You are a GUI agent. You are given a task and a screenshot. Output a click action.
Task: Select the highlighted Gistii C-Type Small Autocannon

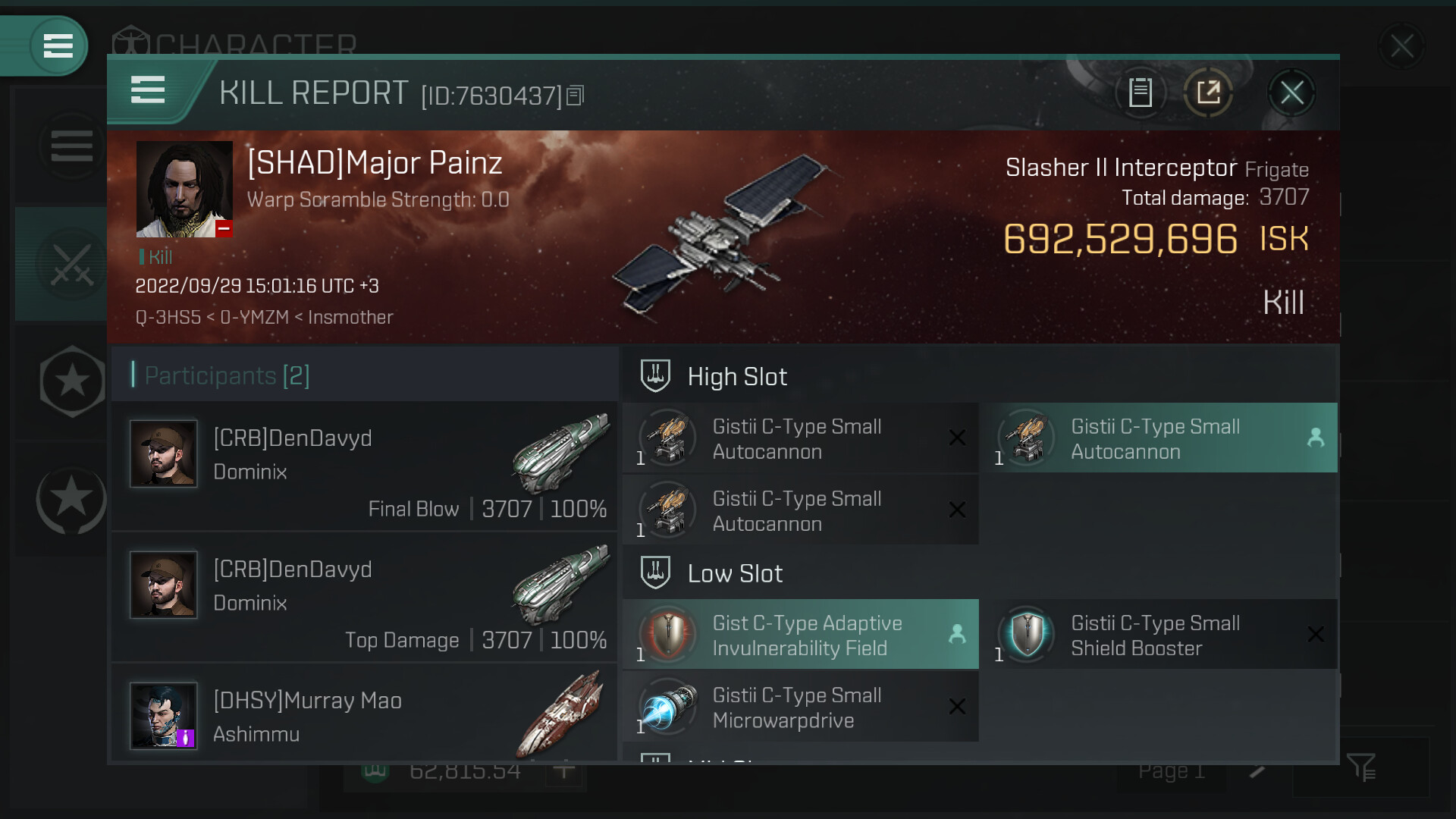[x=1158, y=438]
